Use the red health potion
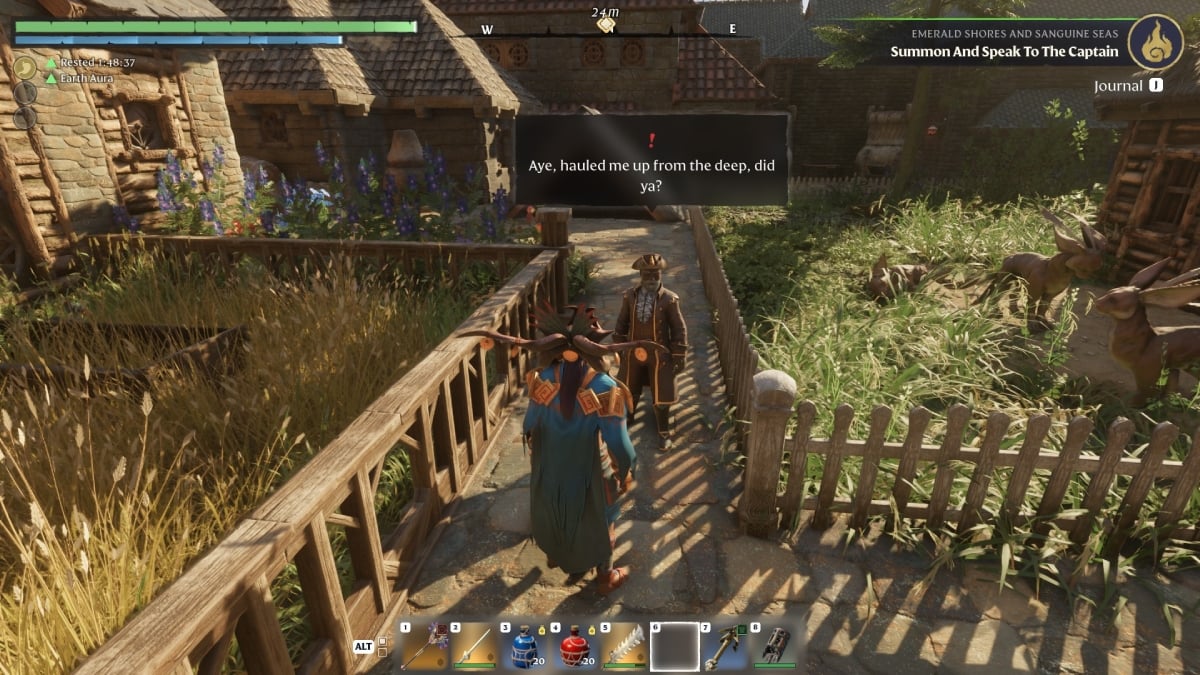Screen dimensions: 1200x675 coord(574,646)
